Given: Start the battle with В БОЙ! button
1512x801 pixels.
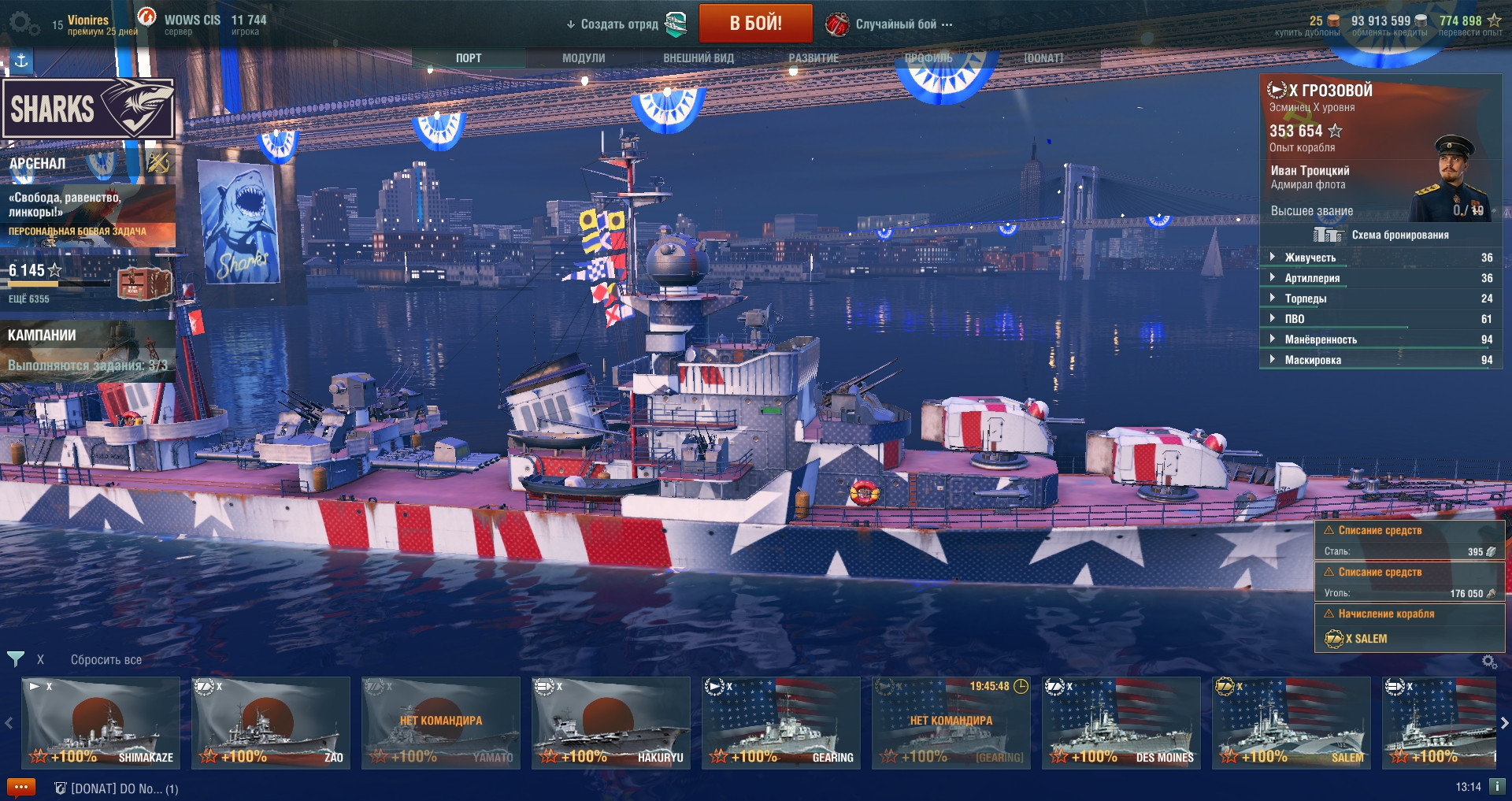Looking at the screenshot, I should click(755, 23).
